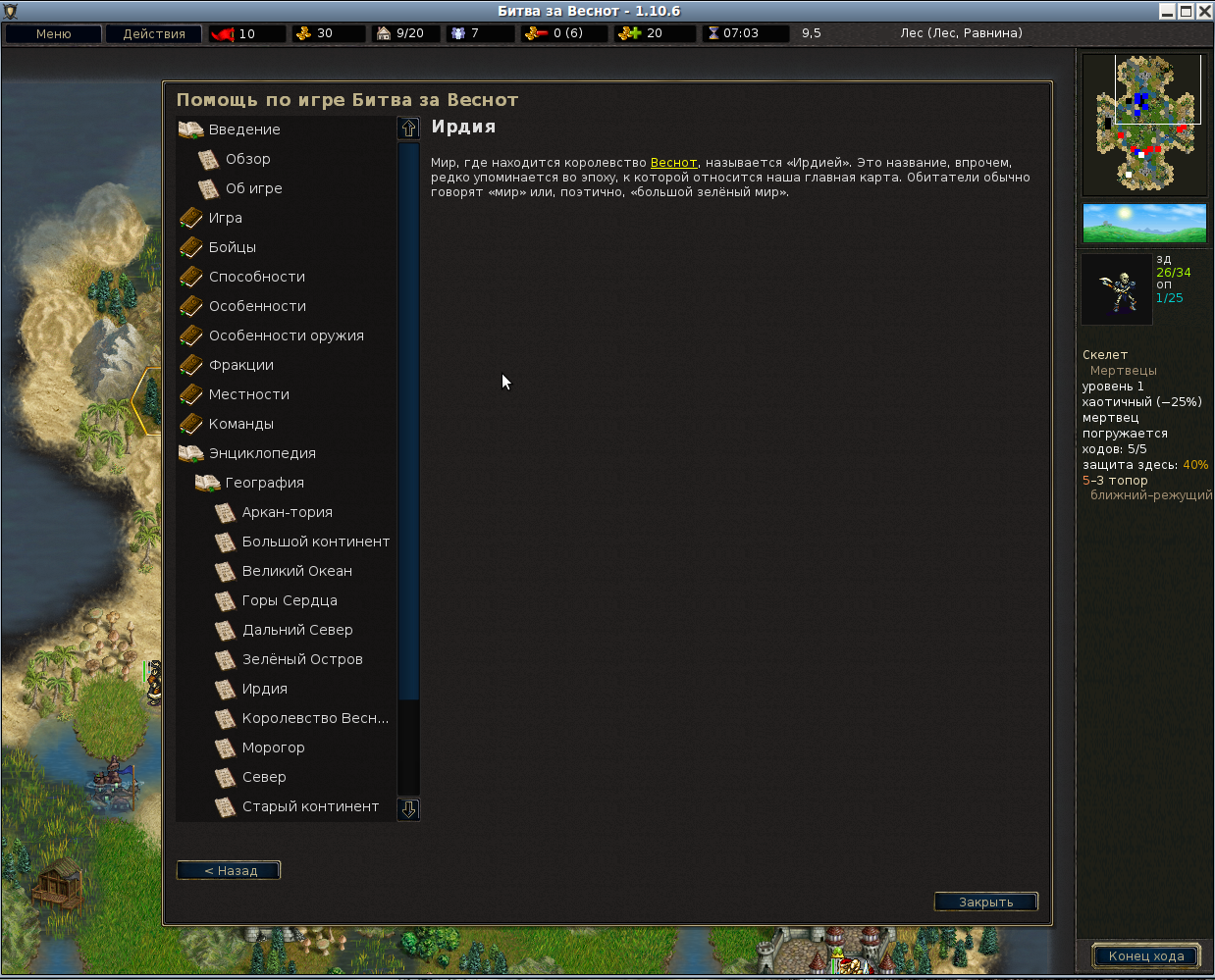
Task: Close help with the Закрыть button
Action: (985, 902)
